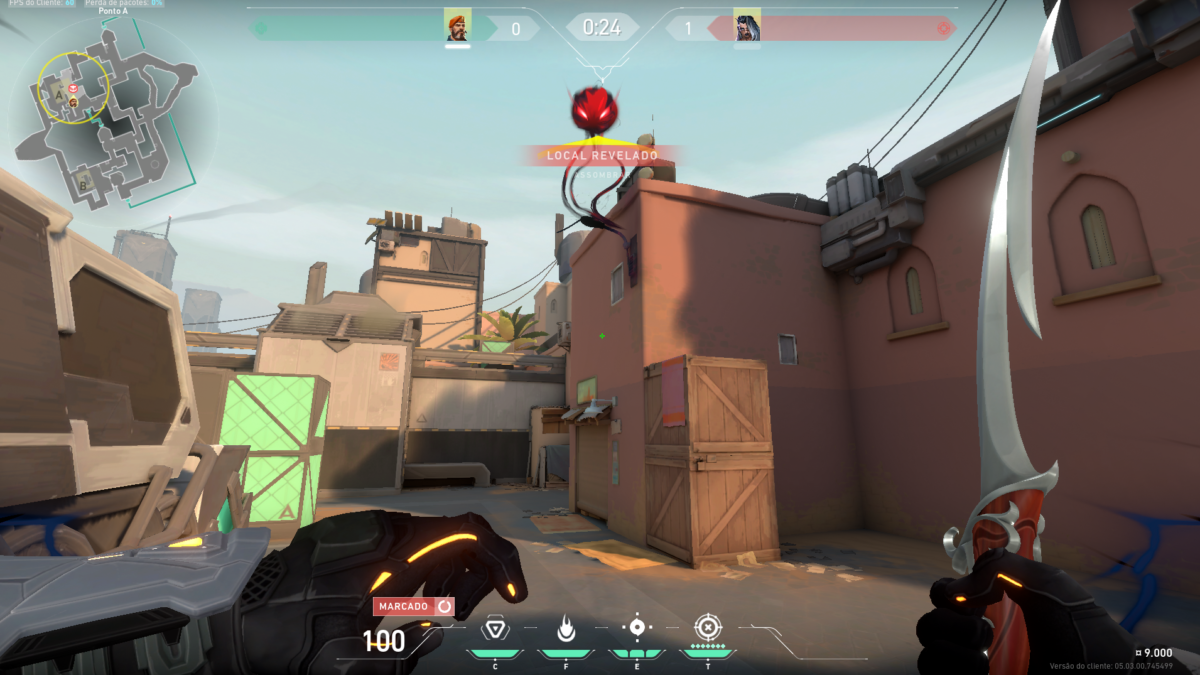
Task: Activate the flame ability on F
Action: 565,629
